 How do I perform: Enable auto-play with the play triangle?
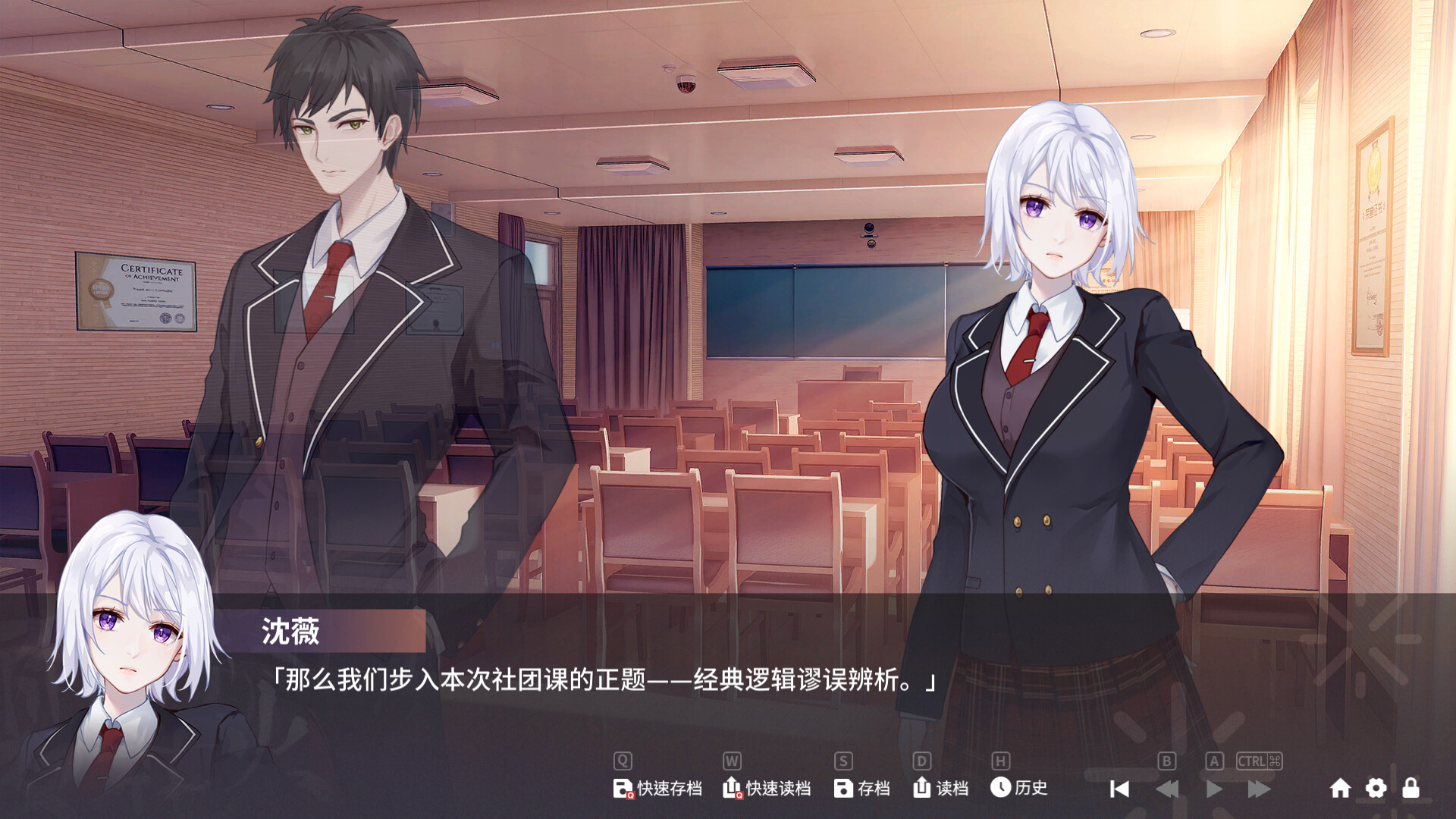coord(1214,788)
